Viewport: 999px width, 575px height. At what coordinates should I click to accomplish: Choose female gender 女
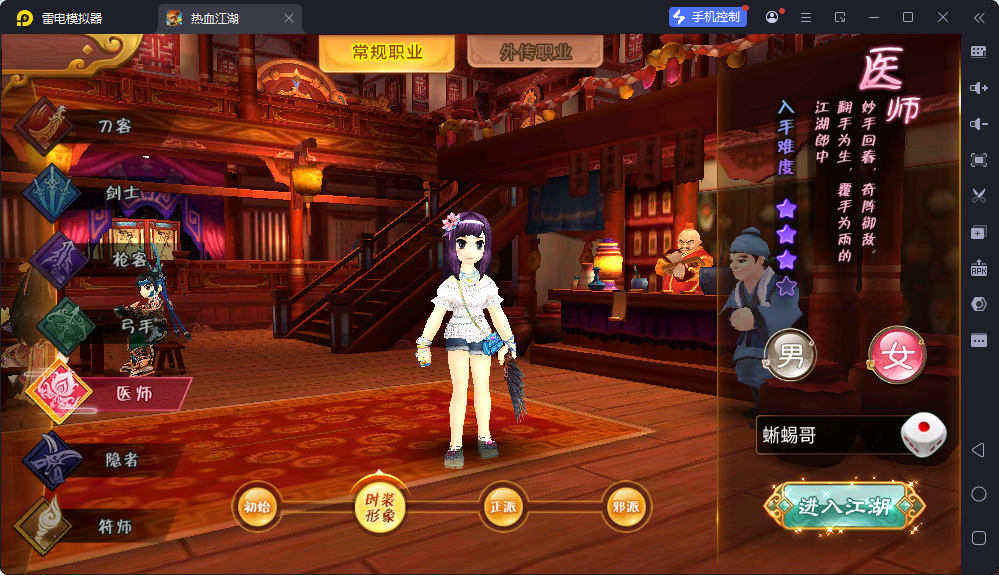click(x=896, y=354)
